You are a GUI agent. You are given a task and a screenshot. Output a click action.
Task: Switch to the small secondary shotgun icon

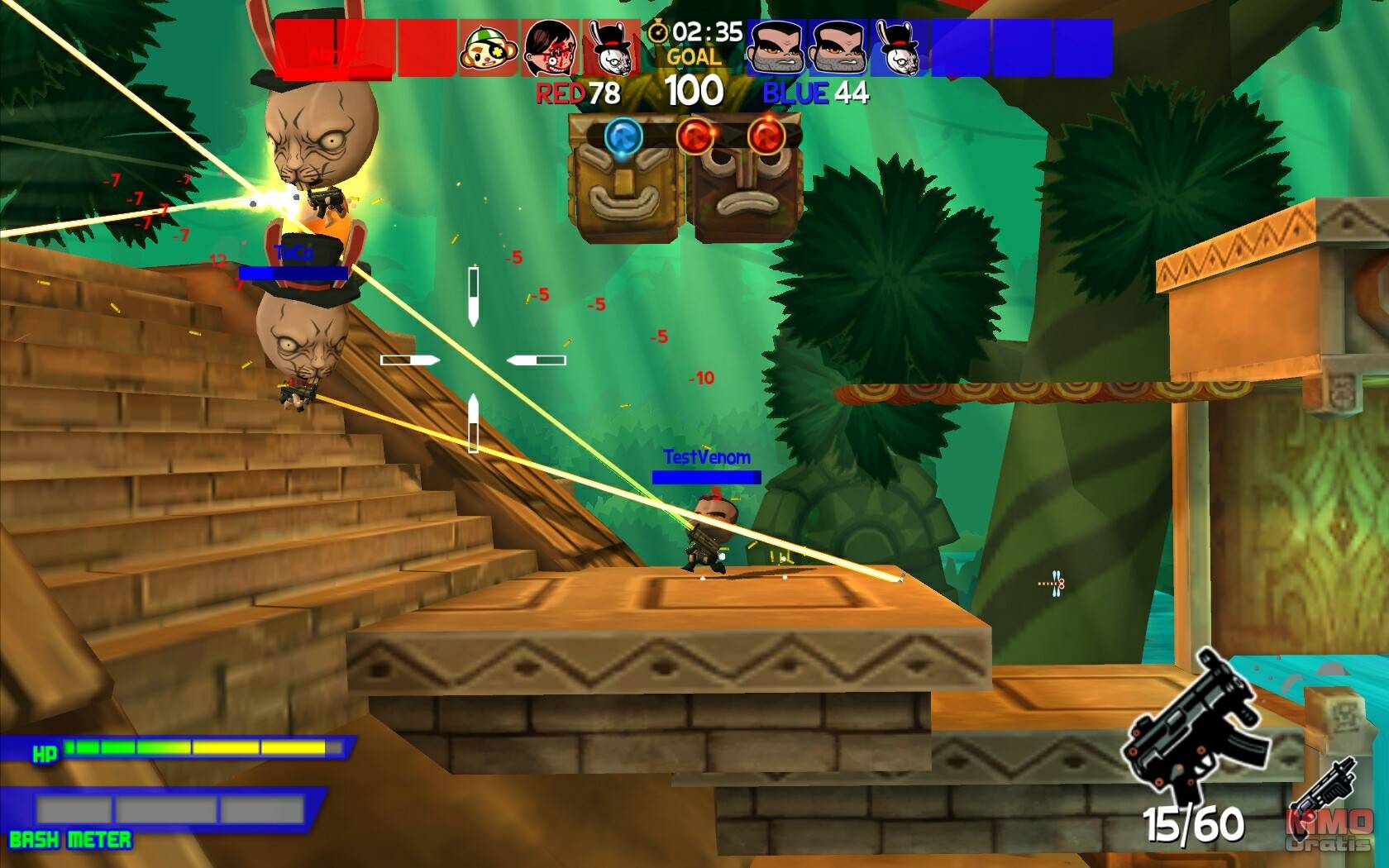click(1325, 786)
